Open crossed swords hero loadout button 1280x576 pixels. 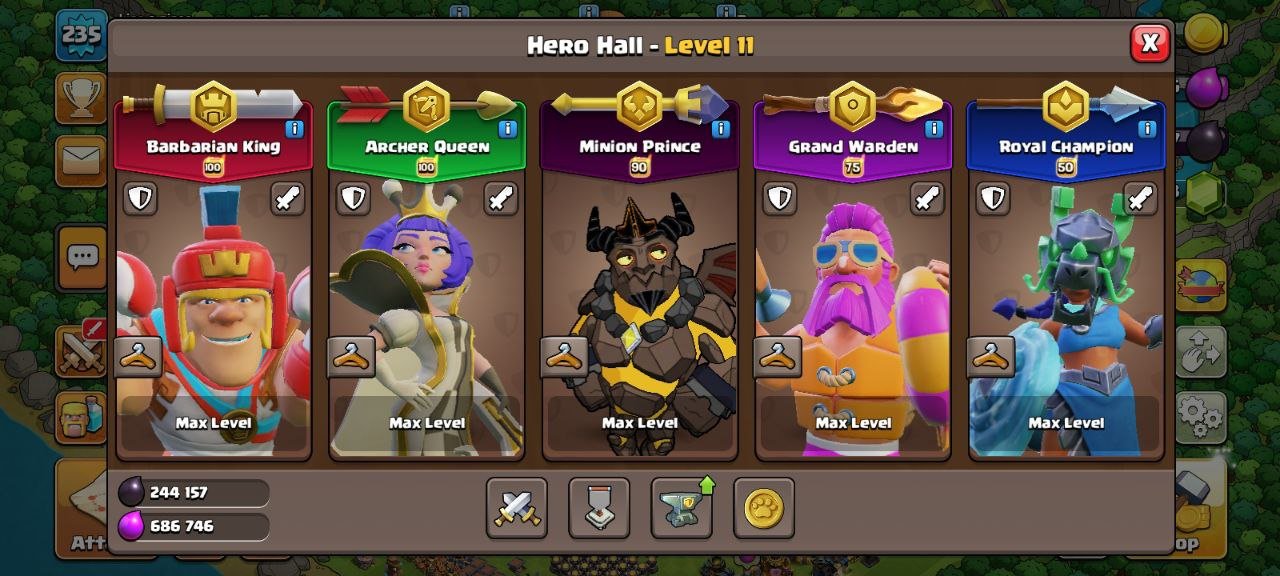pos(517,508)
